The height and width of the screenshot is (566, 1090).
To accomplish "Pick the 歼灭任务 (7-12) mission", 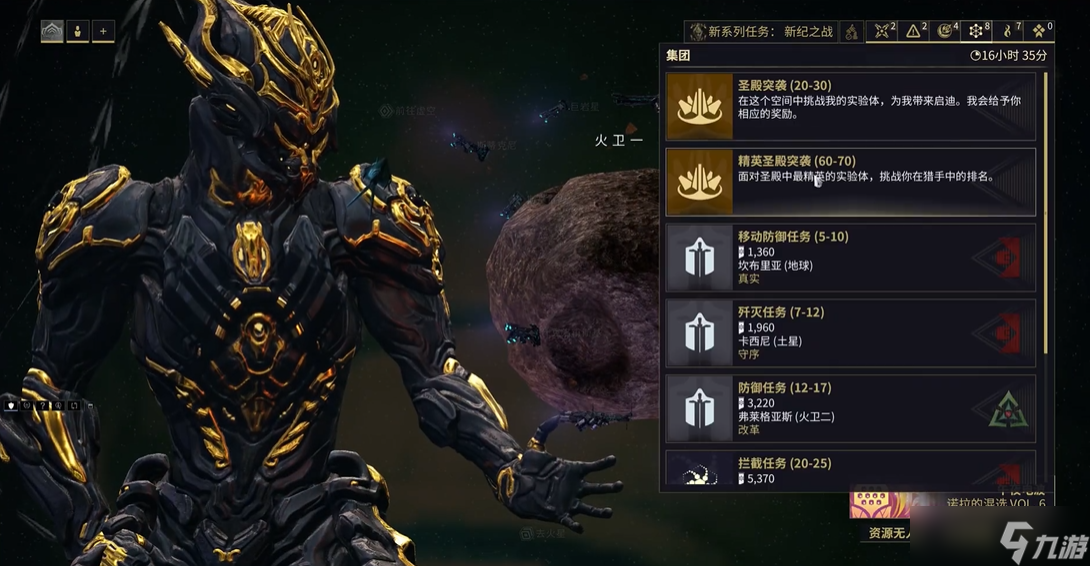I will coord(850,333).
